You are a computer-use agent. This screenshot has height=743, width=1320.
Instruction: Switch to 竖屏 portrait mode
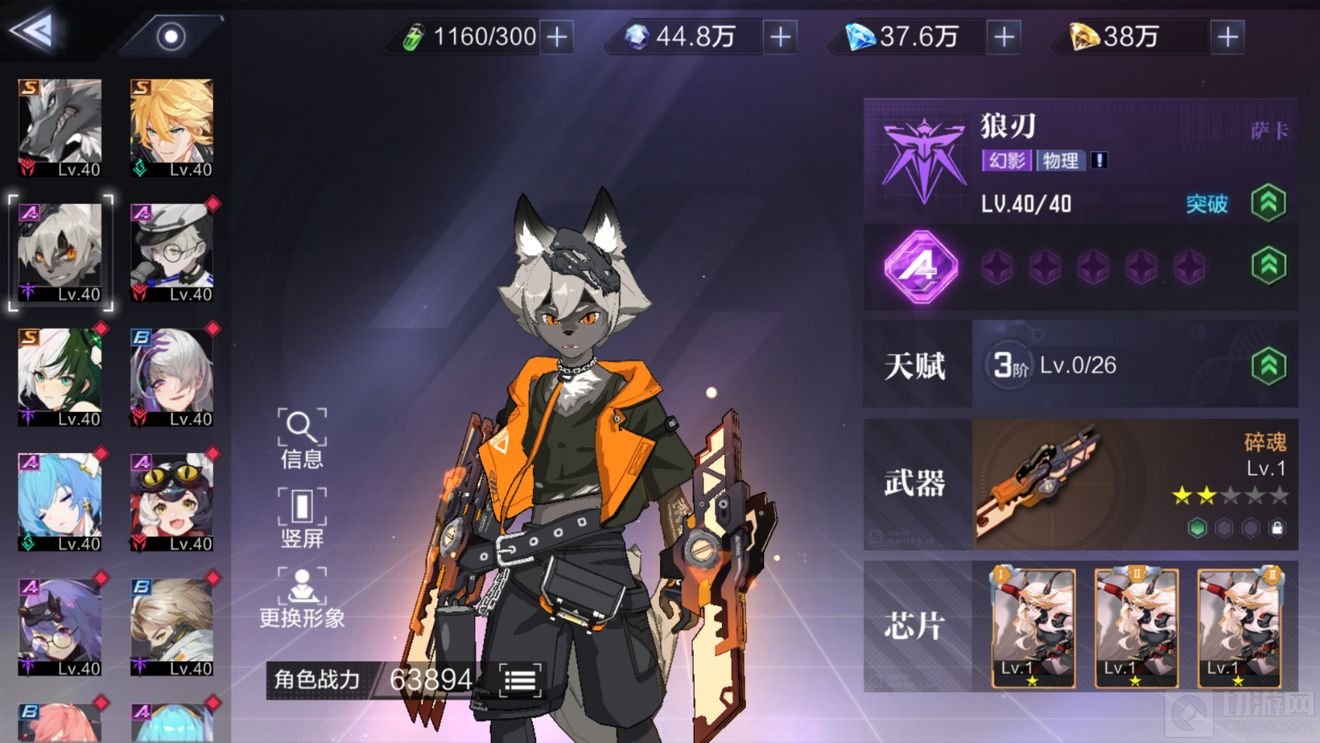click(x=301, y=518)
